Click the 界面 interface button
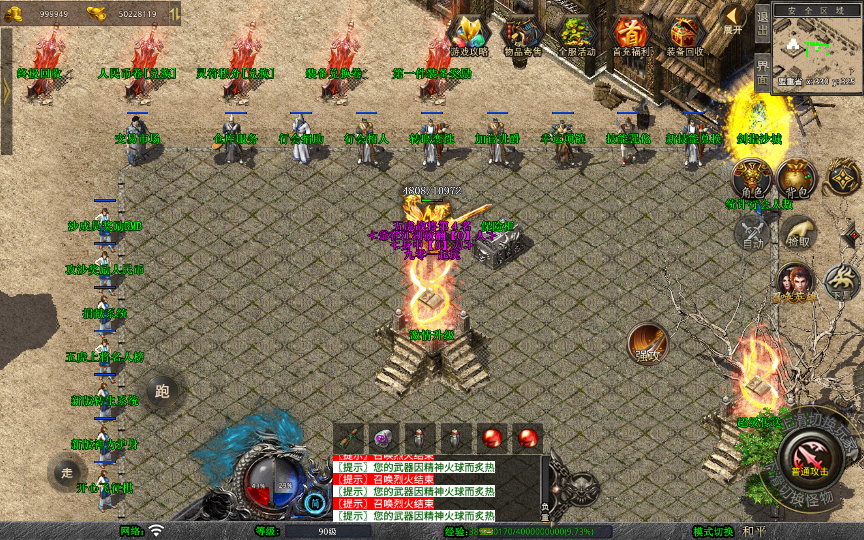Screen dimensions: 864x540 [762, 70]
